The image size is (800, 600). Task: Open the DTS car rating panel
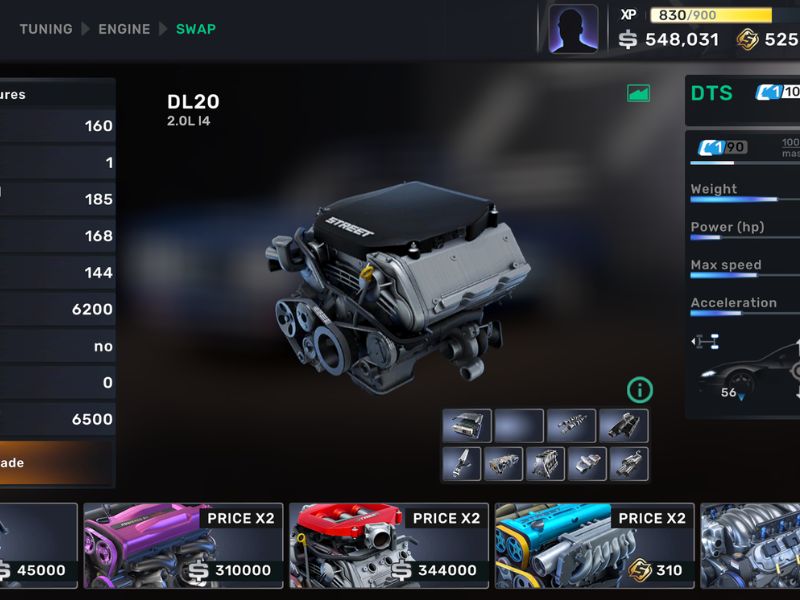(x=742, y=95)
